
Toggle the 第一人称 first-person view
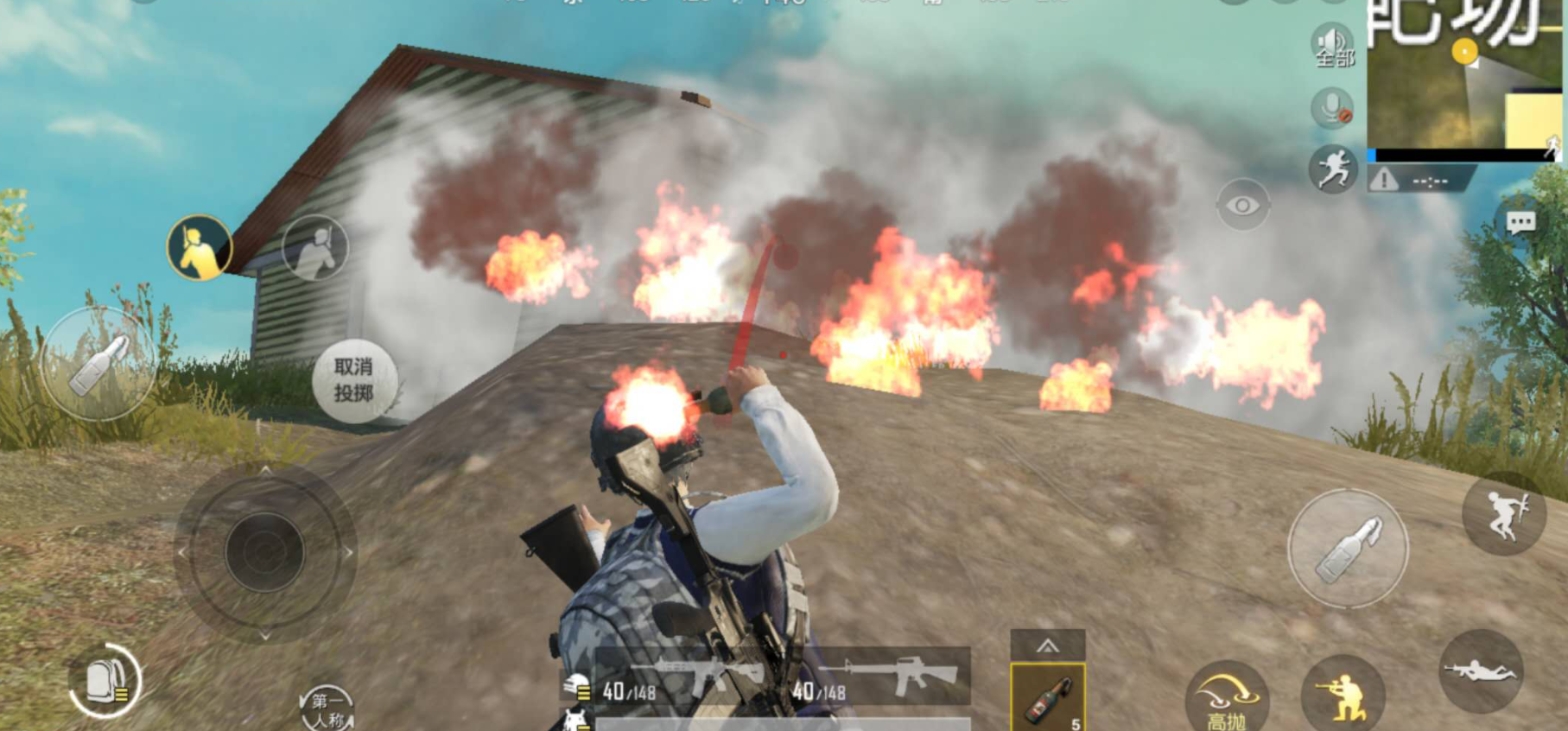pos(327,709)
